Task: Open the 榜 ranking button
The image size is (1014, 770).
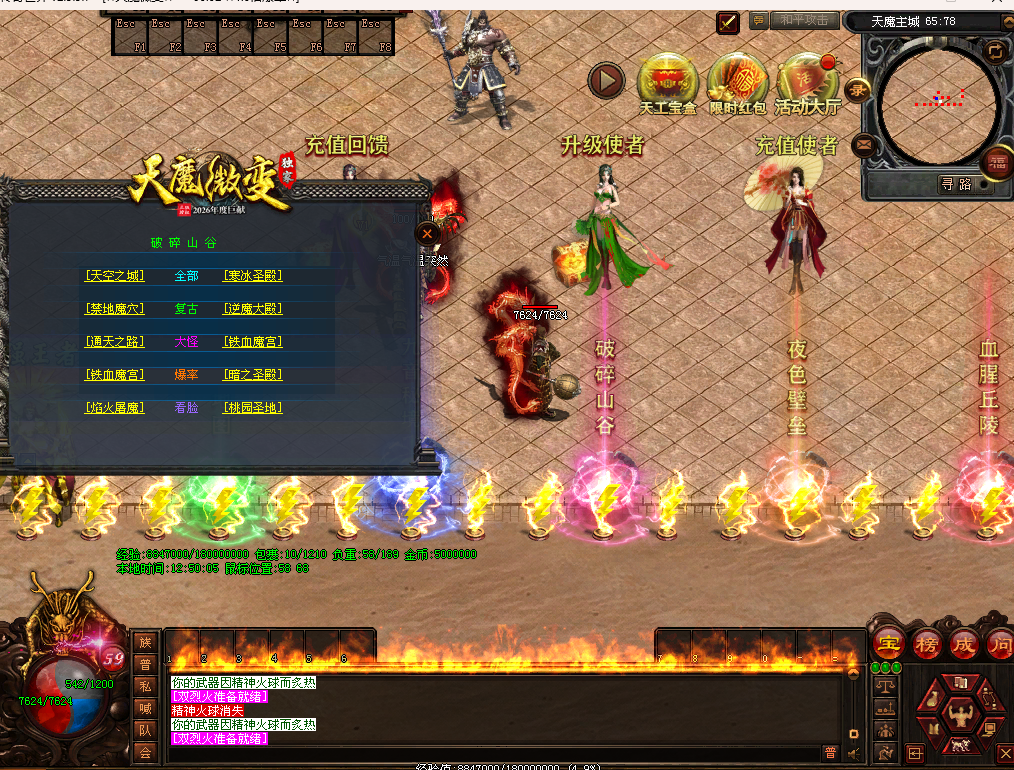Action: click(x=926, y=643)
